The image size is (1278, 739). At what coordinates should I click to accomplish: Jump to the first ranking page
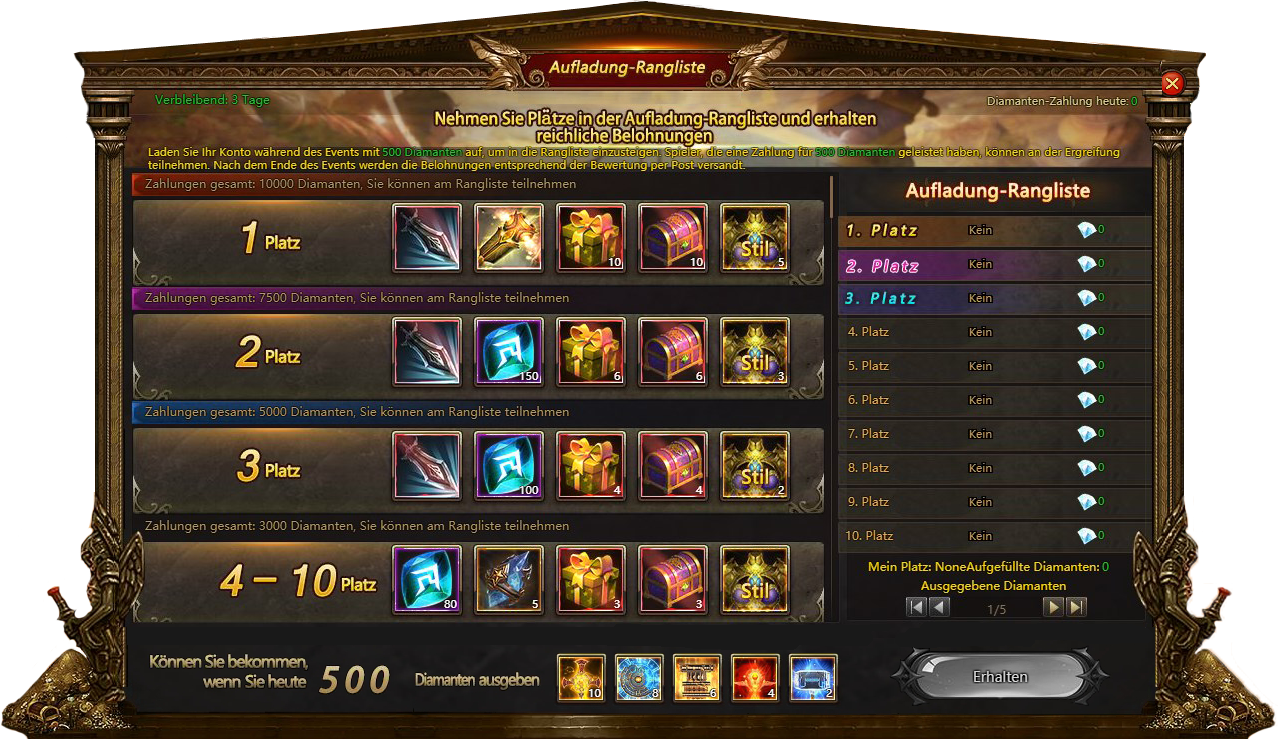(x=916, y=606)
